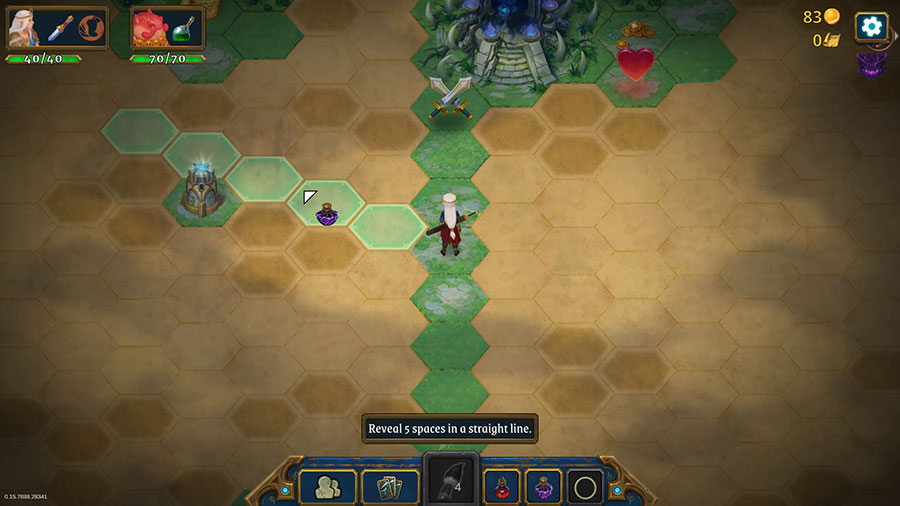Click the red heart tile marker
Screen dimensions: 900x506
pyautogui.click(x=635, y=64)
